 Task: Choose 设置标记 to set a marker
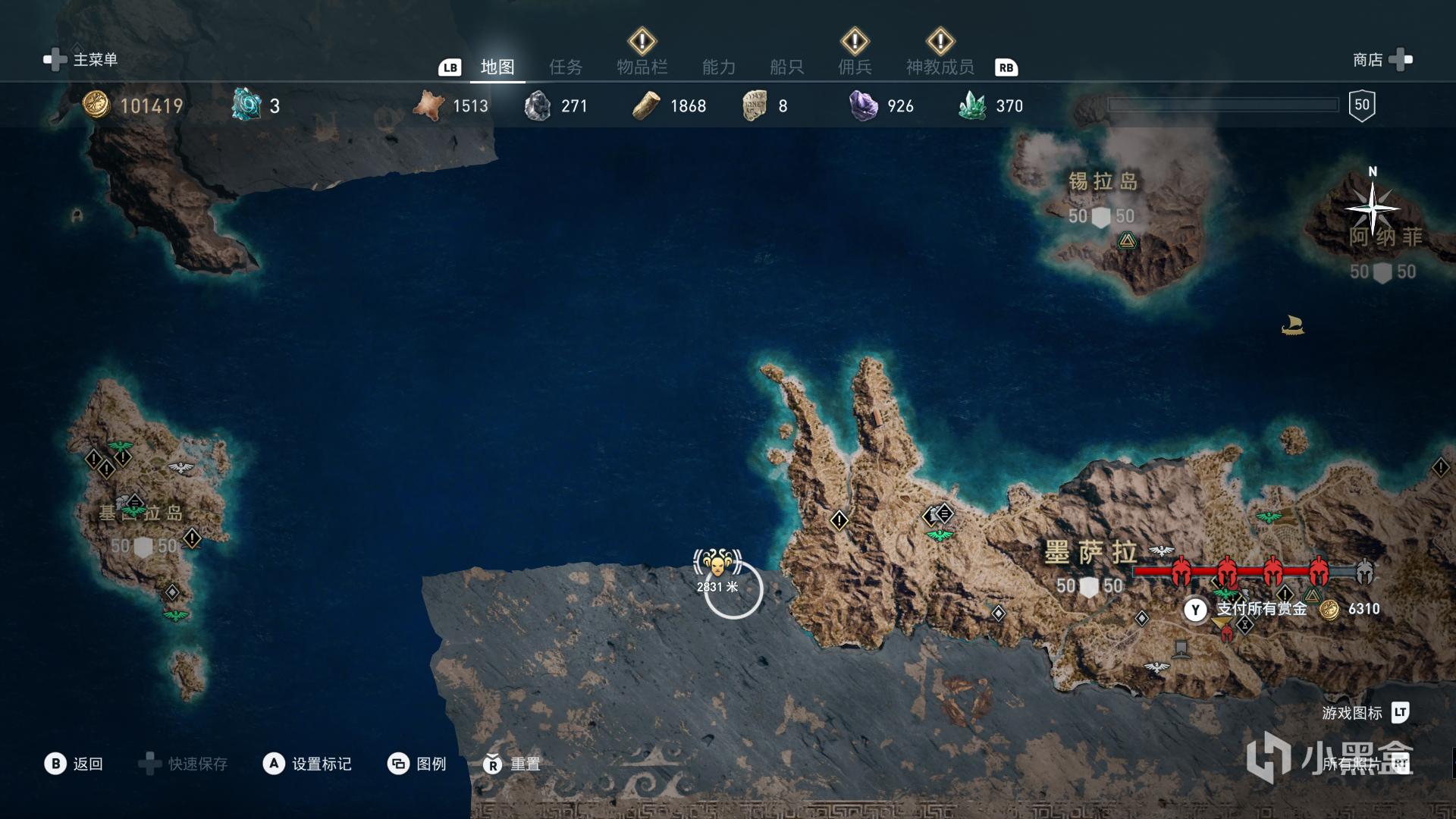coord(308,764)
